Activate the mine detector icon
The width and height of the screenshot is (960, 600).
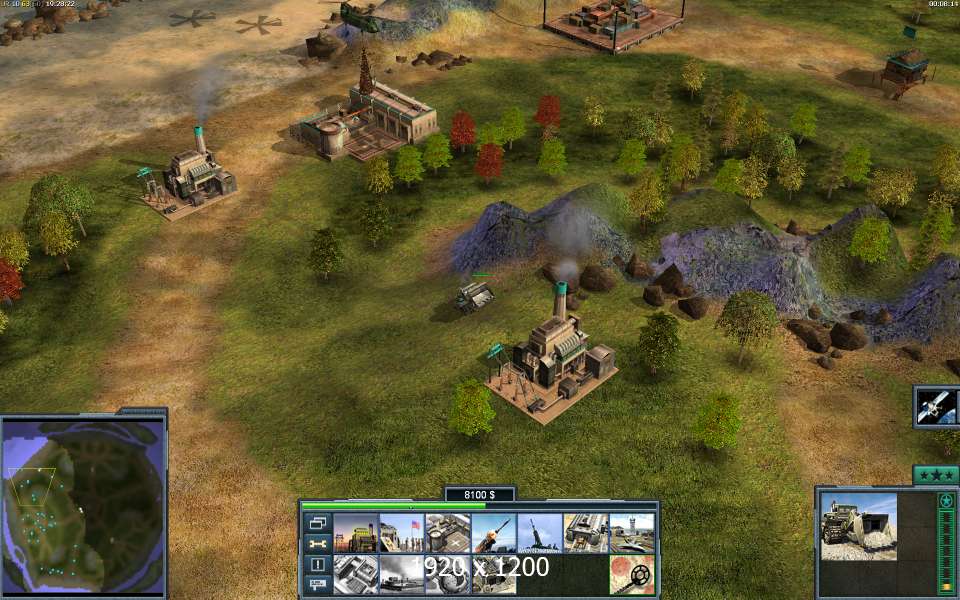pos(632,575)
